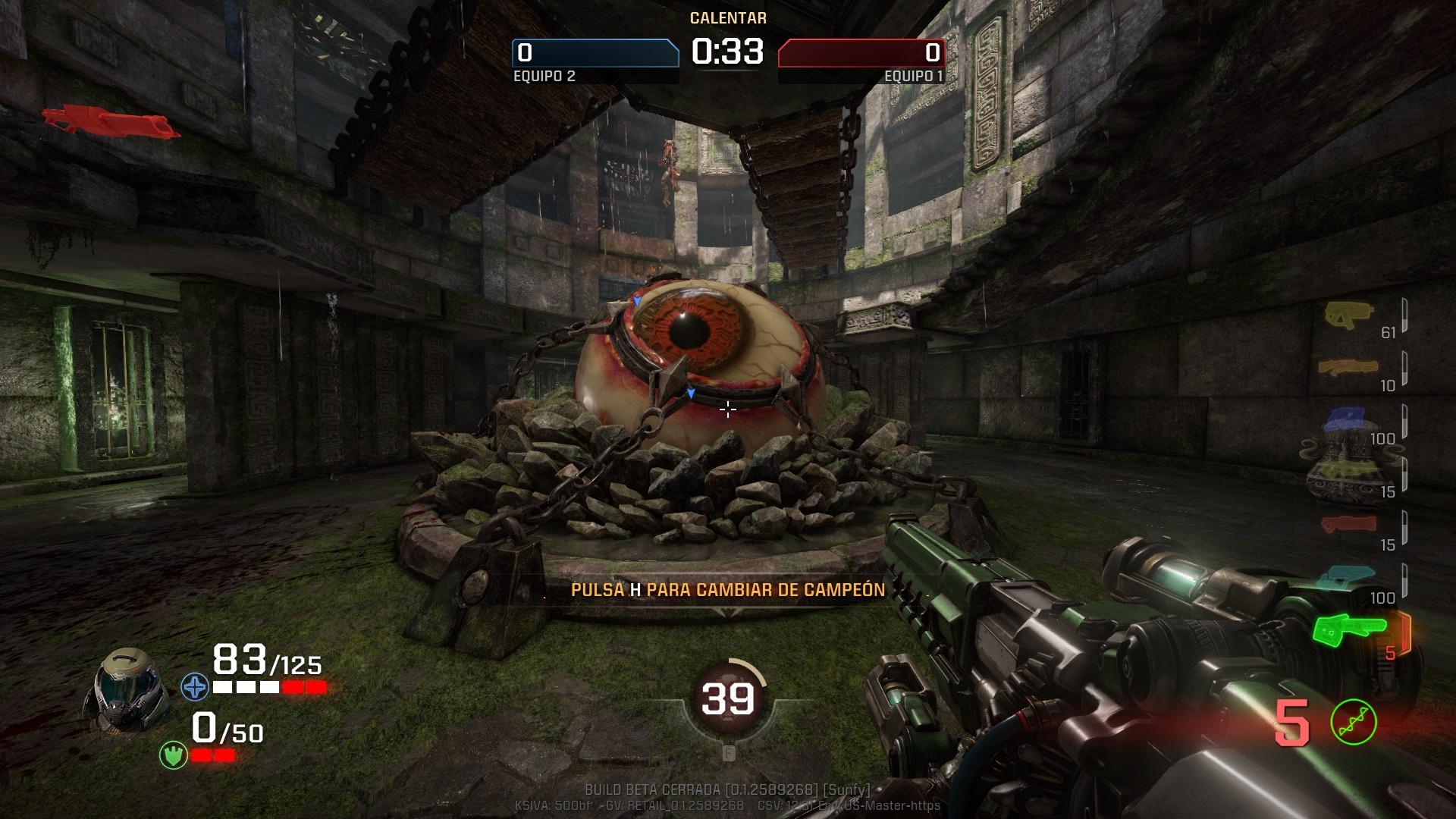Select the red rocket launcher weapon icon
Viewport: 1456px width, 819px height.
tap(1348, 524)
